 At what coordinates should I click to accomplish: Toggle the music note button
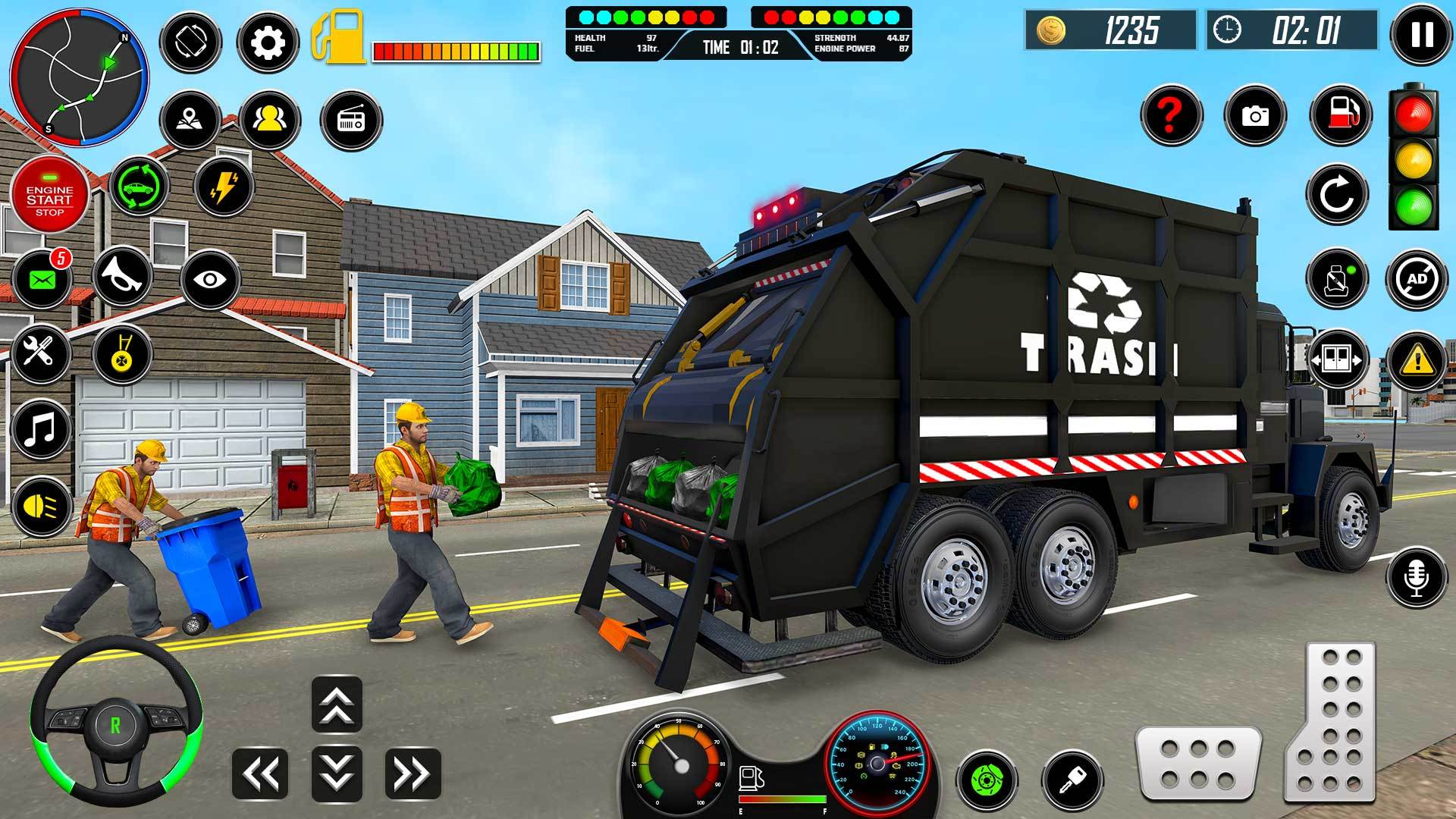[x=41, y=428]
